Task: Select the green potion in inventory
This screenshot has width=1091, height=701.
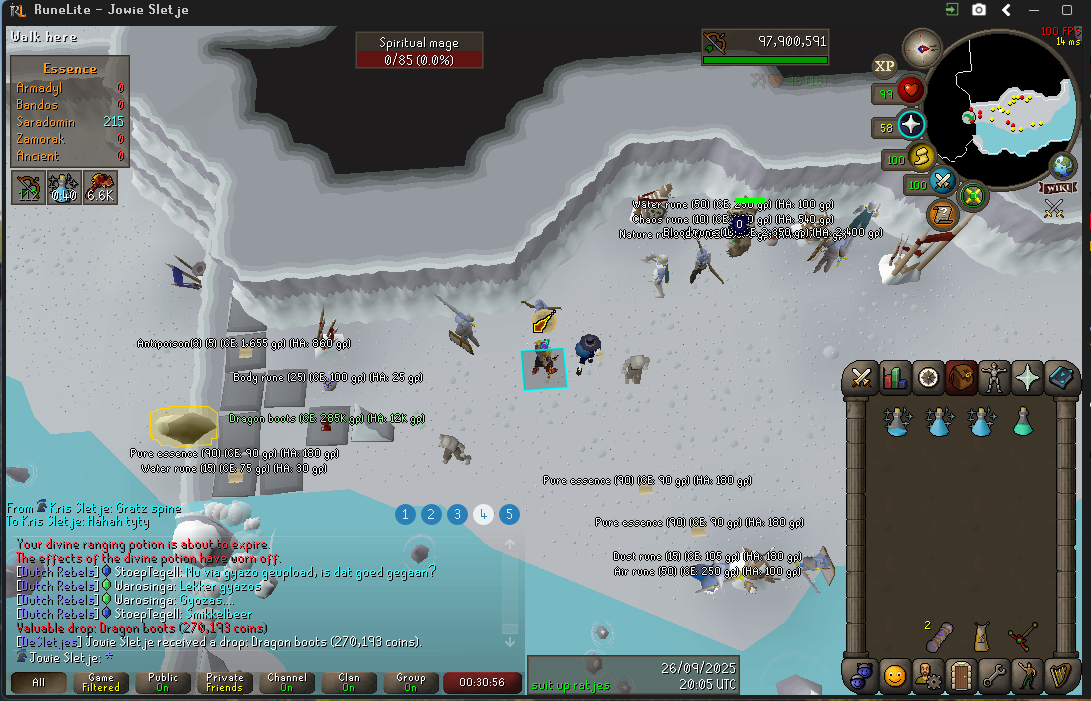Action: [x=1022, y=422]
